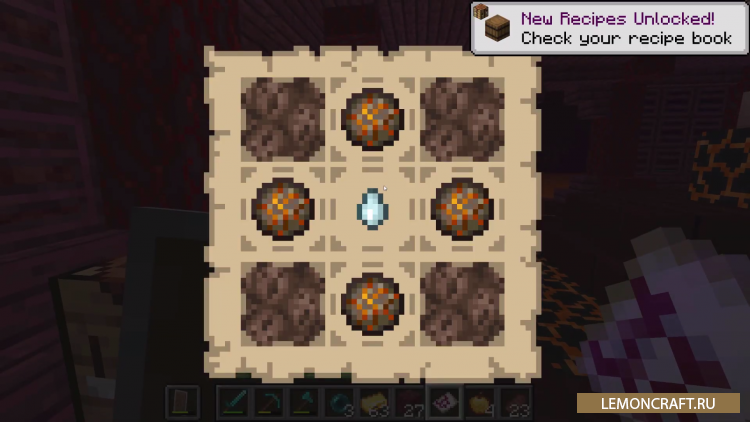Image resolution: width=750 pixels, height=422 pixels.
Task: Select the ender pearl stack of 3
Action: (338, 402)
